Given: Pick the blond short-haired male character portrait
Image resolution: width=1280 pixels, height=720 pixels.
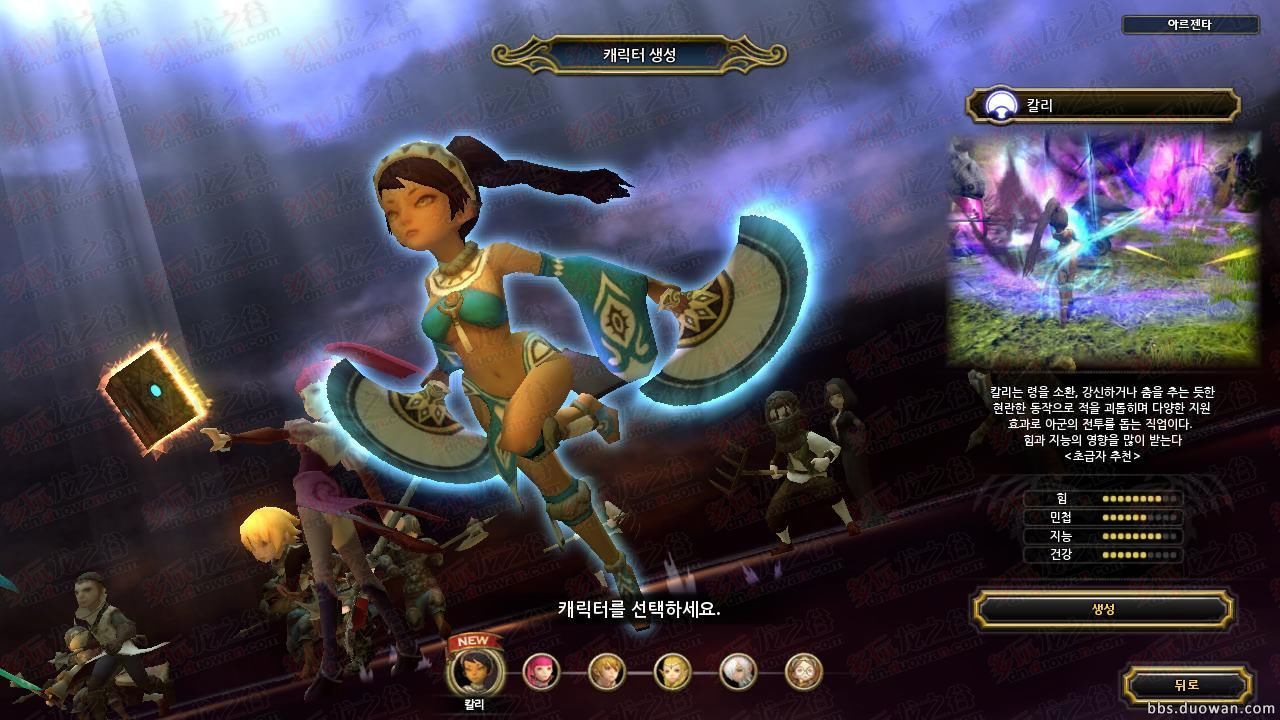Looking at the screenshot, I should click(607, 671).
